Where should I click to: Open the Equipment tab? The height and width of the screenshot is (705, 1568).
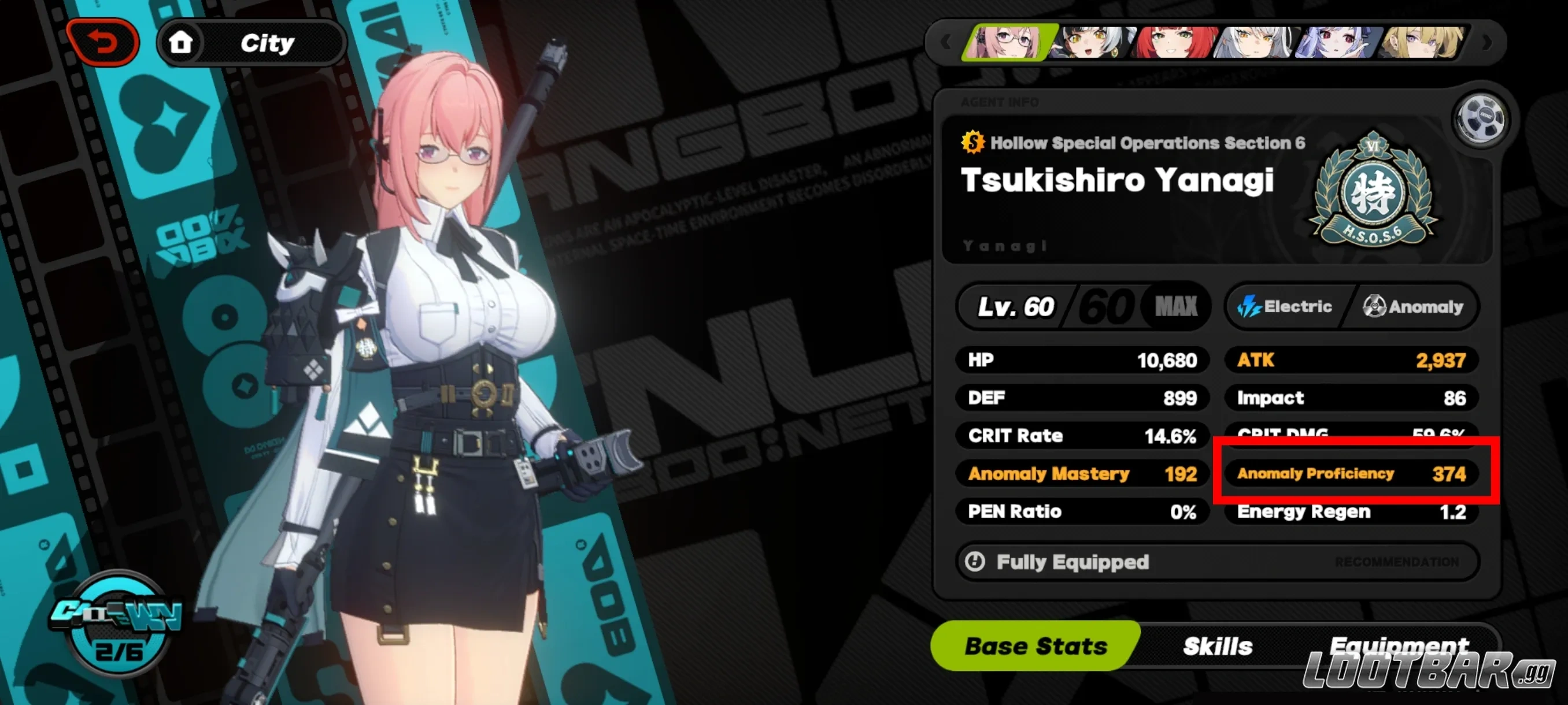point(1398,645)
